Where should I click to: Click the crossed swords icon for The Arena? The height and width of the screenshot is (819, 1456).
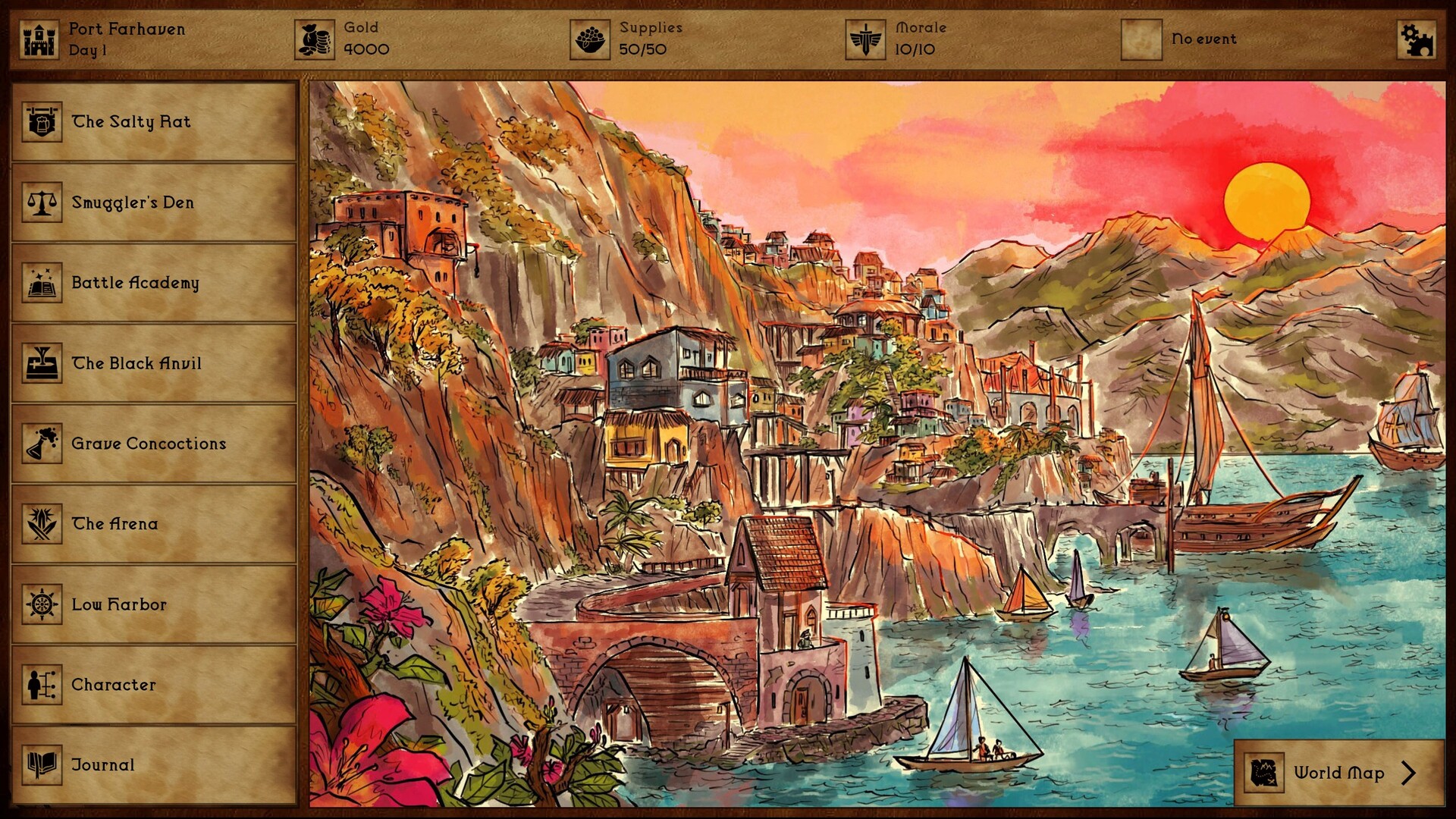[42, 523]
